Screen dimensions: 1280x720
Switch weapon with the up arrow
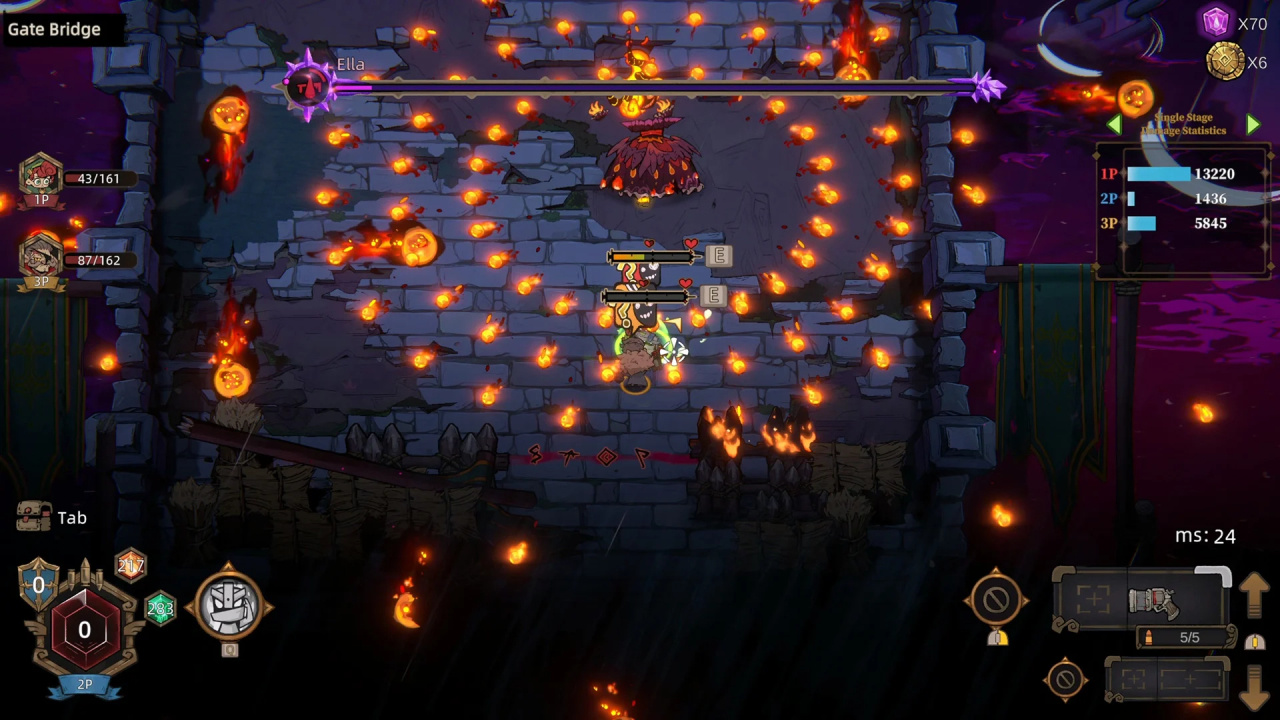(x=1255, y=596)
